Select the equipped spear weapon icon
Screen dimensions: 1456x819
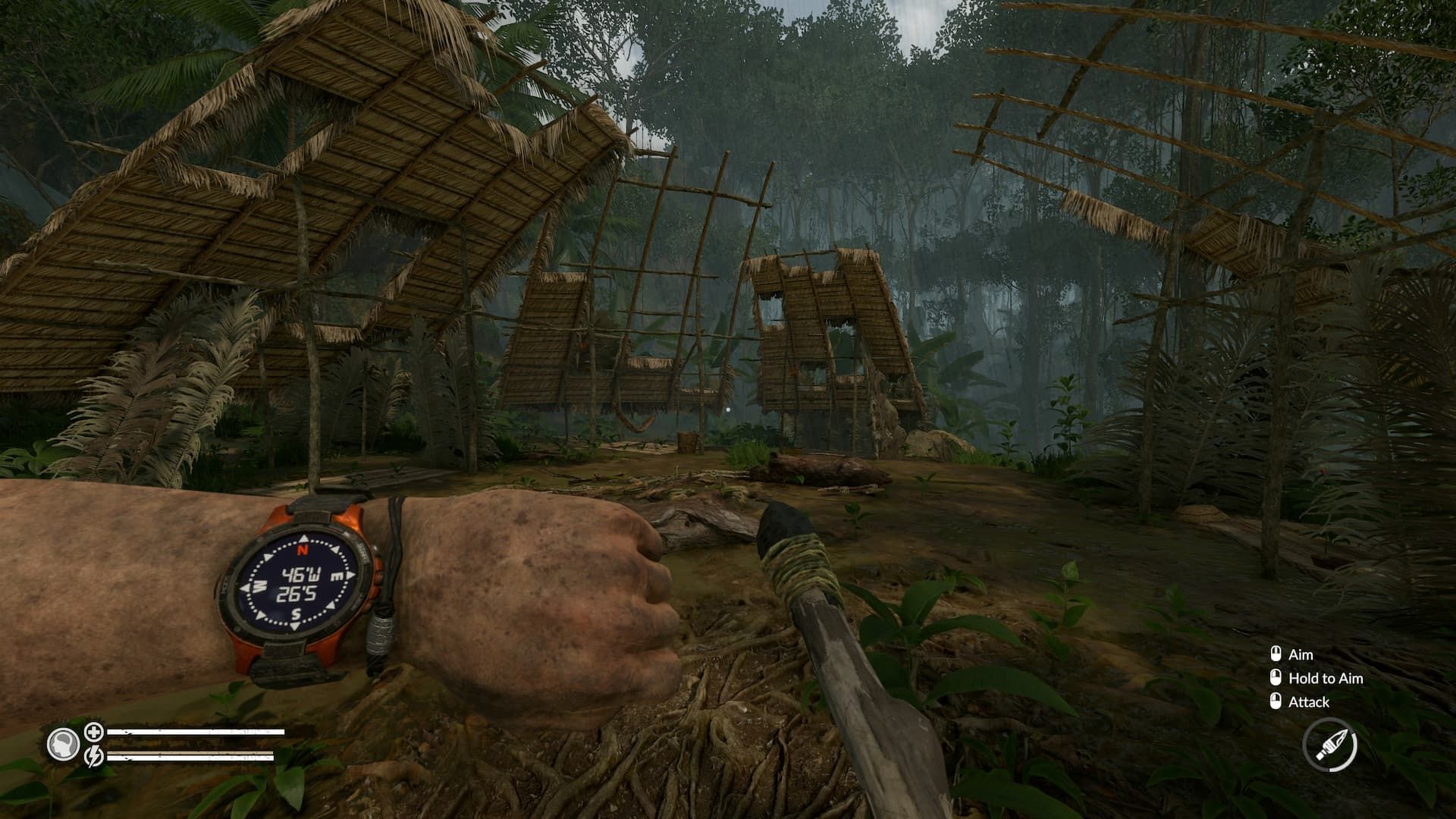point(1330,745)
